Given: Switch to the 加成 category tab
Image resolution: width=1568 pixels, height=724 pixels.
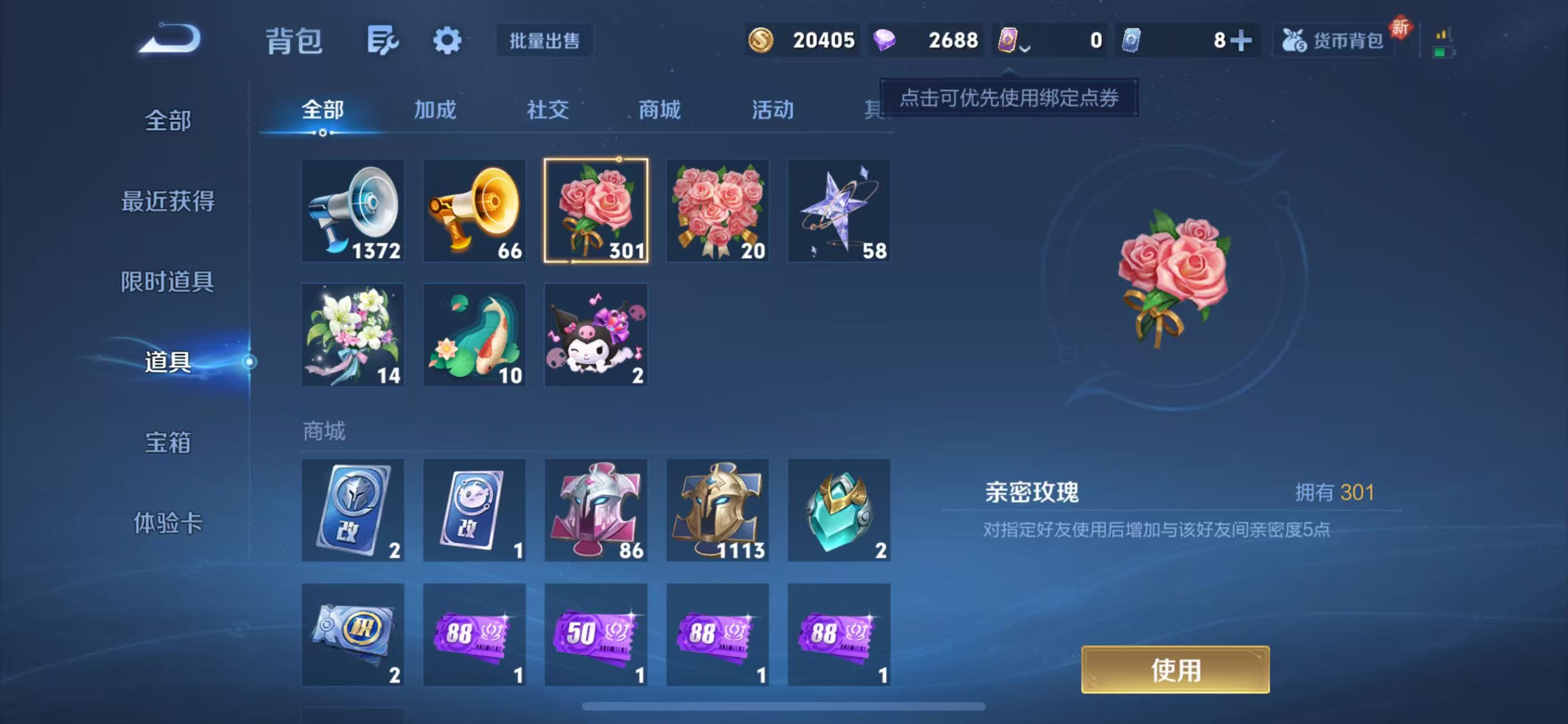Looking at the screenshot, I should point(434,110).
